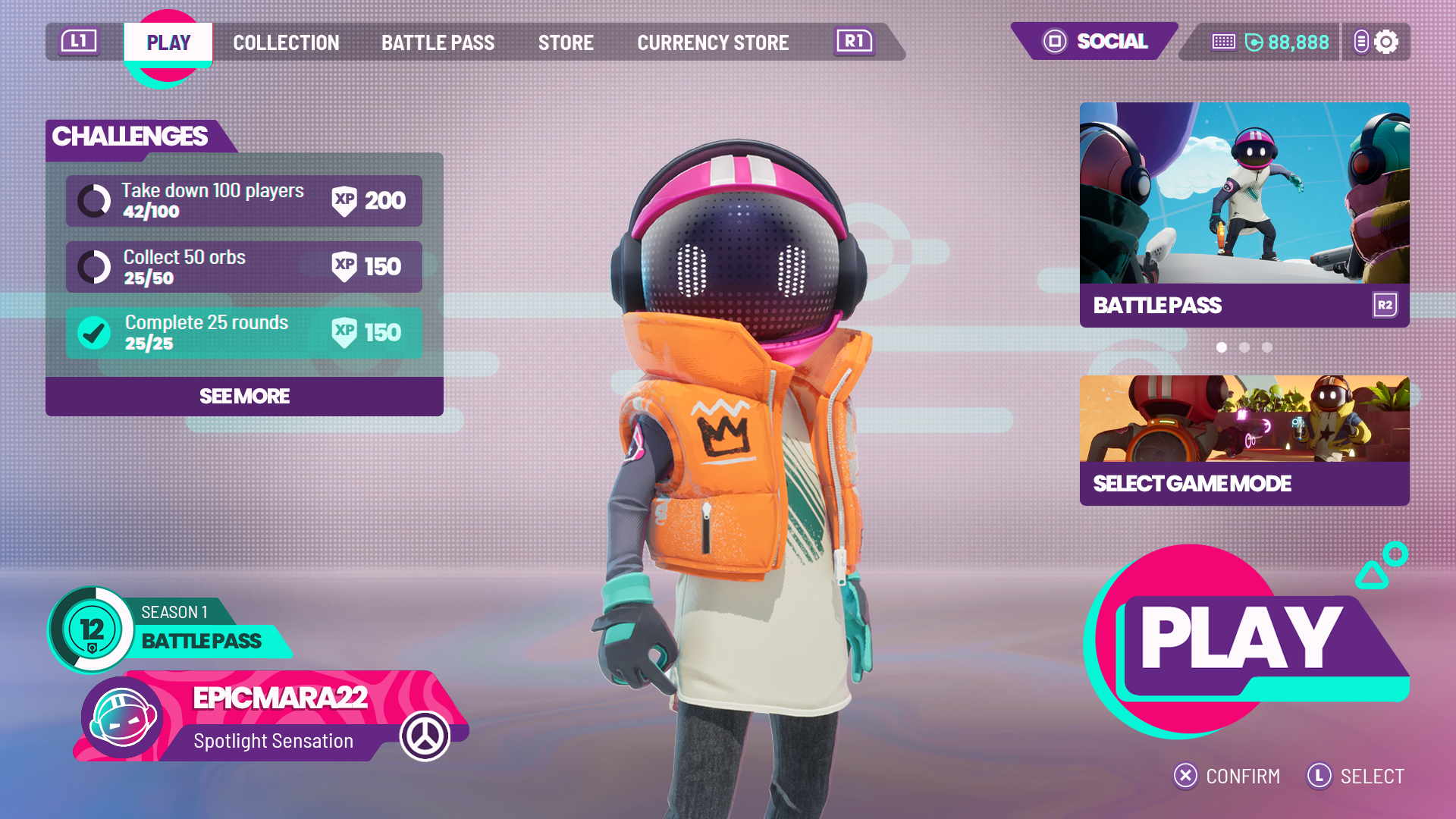1456x819 pixels.
Task: Open settings with the gear icon
Action: (1386, 42)
